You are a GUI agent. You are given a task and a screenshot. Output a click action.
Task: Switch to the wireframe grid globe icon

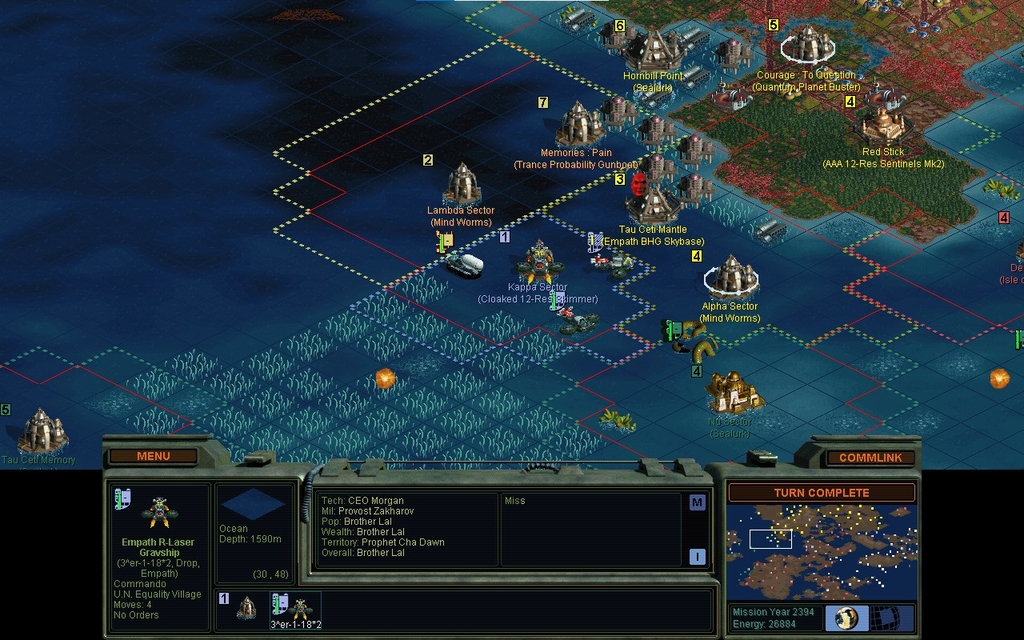click(885, 617)
